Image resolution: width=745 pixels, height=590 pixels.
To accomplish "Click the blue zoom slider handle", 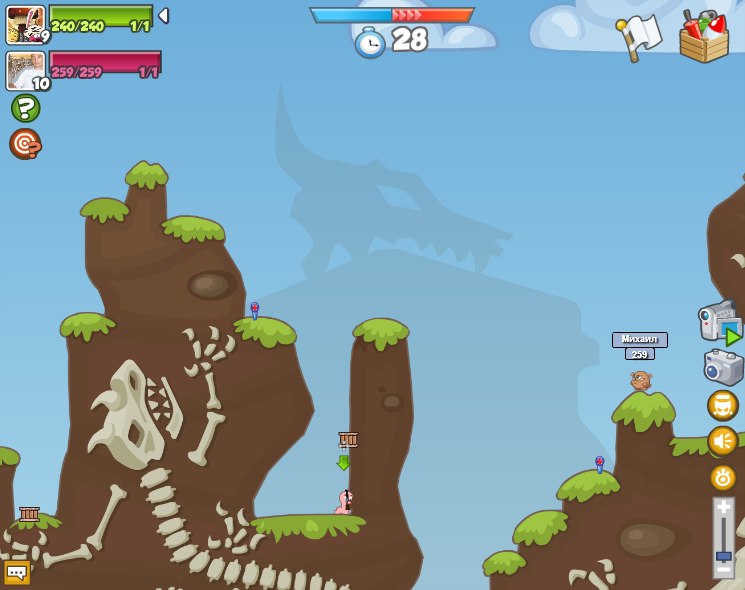I will click(723, 555).
